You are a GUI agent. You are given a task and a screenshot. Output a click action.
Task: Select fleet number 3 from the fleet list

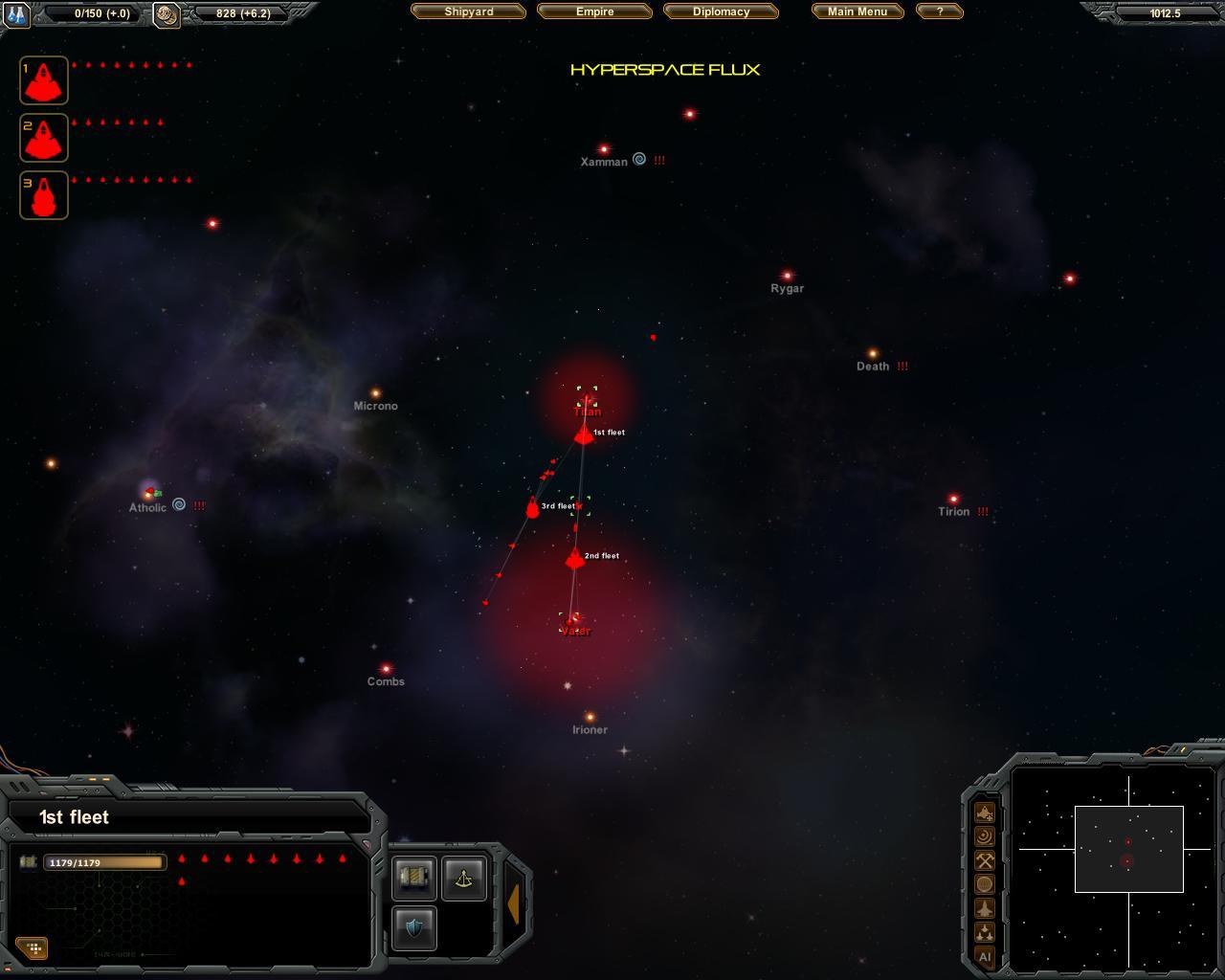pyautogui.click(x=44, y=195)
